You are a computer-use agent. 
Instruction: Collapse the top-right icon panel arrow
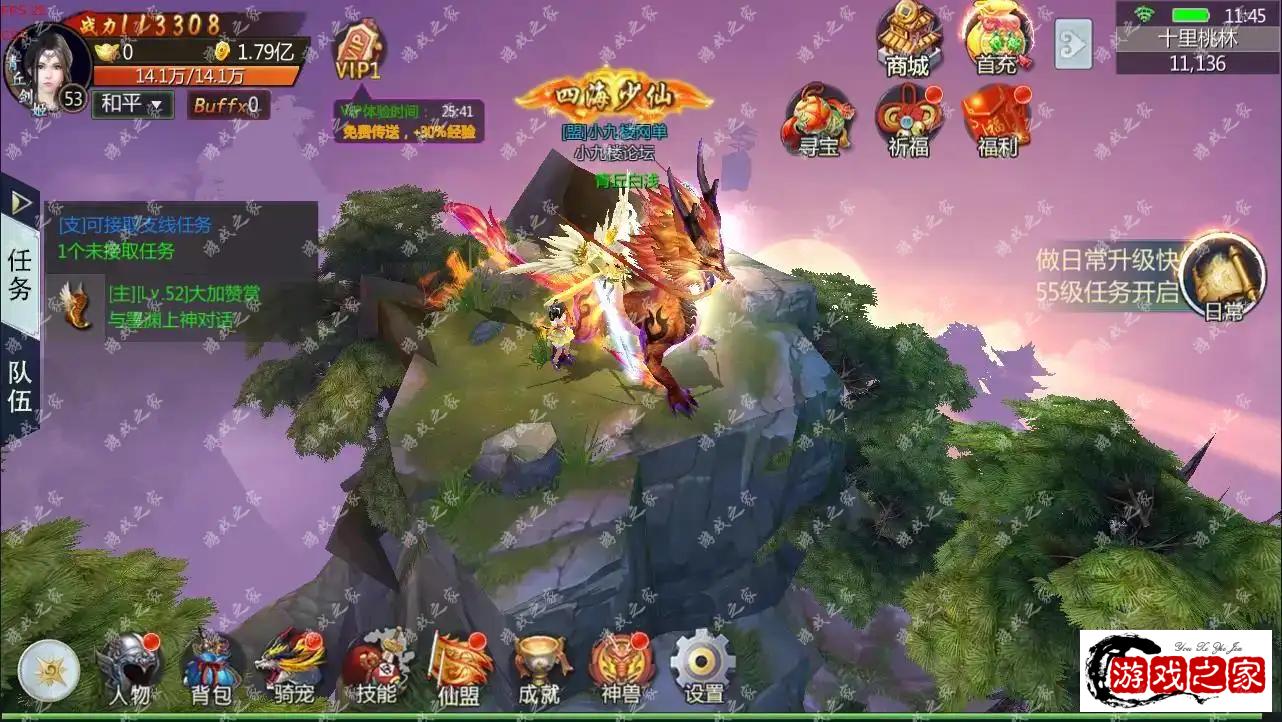(1073, 43)
